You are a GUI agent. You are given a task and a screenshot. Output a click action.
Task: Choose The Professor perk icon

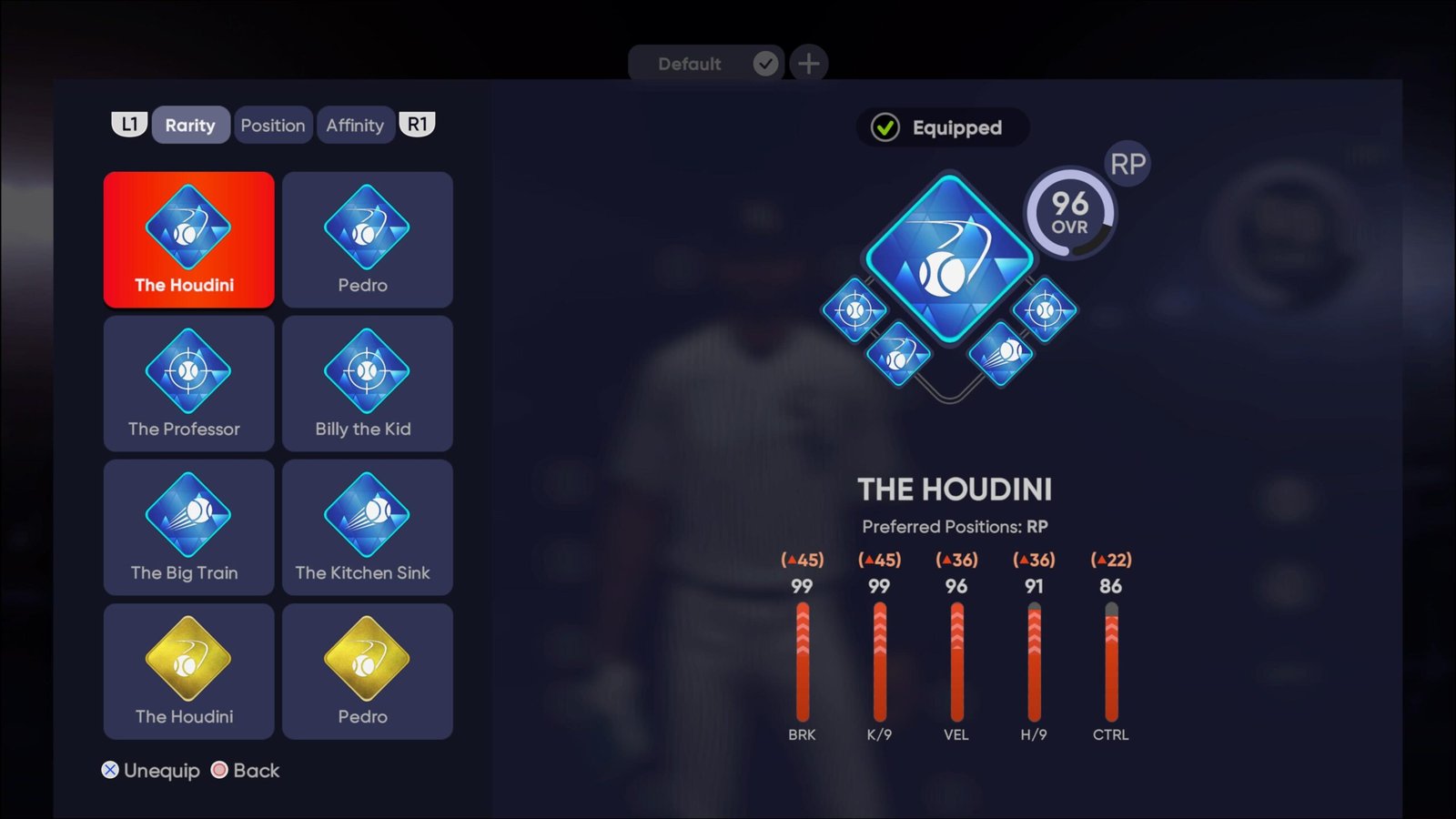tap(187, 382)
